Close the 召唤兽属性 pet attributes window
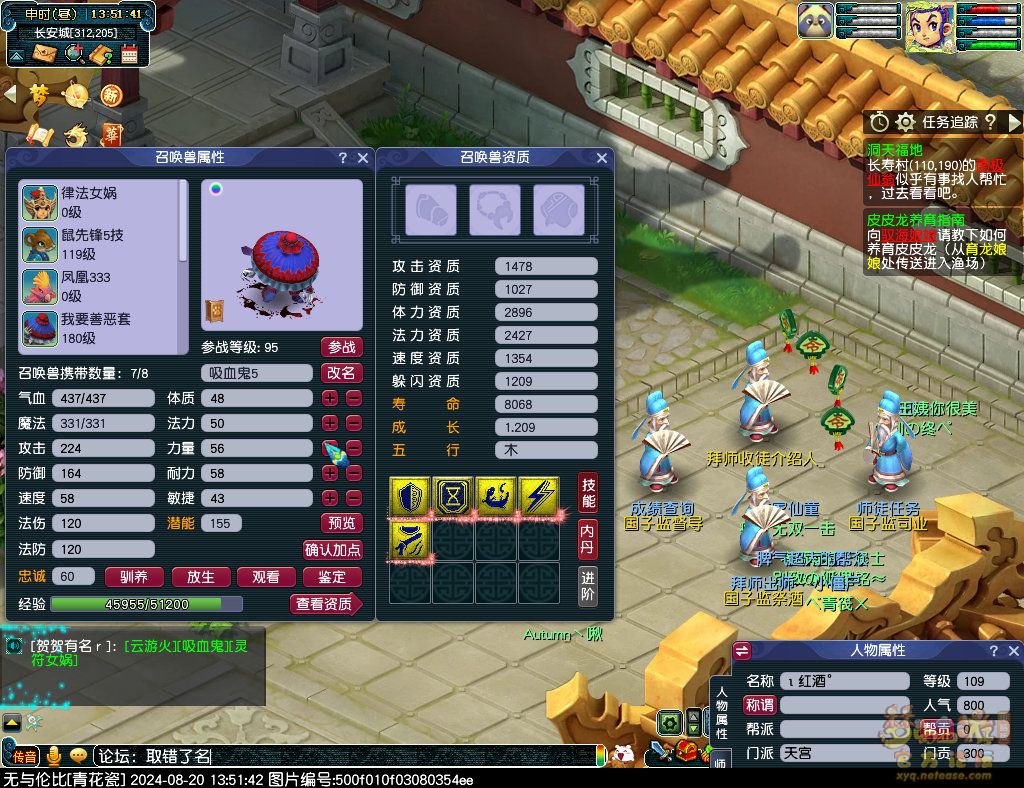This screenshot has height=788, width=1024. [x=363, y=158]
